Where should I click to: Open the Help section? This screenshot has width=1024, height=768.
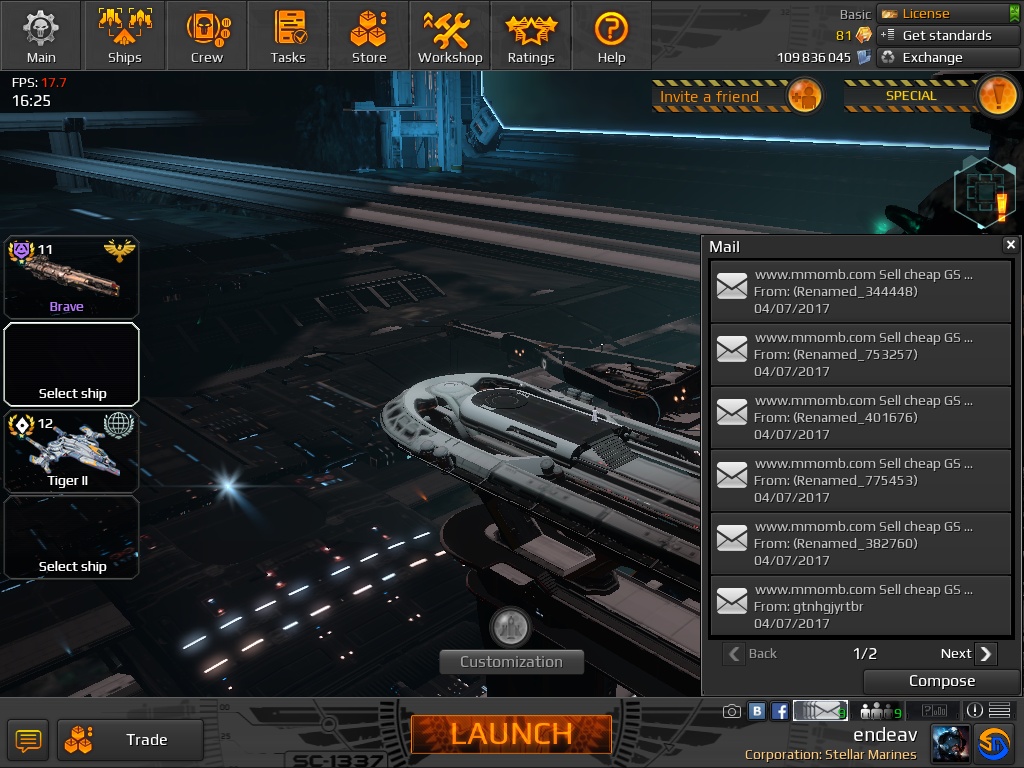pyautogui.click(x=611, y=36)
